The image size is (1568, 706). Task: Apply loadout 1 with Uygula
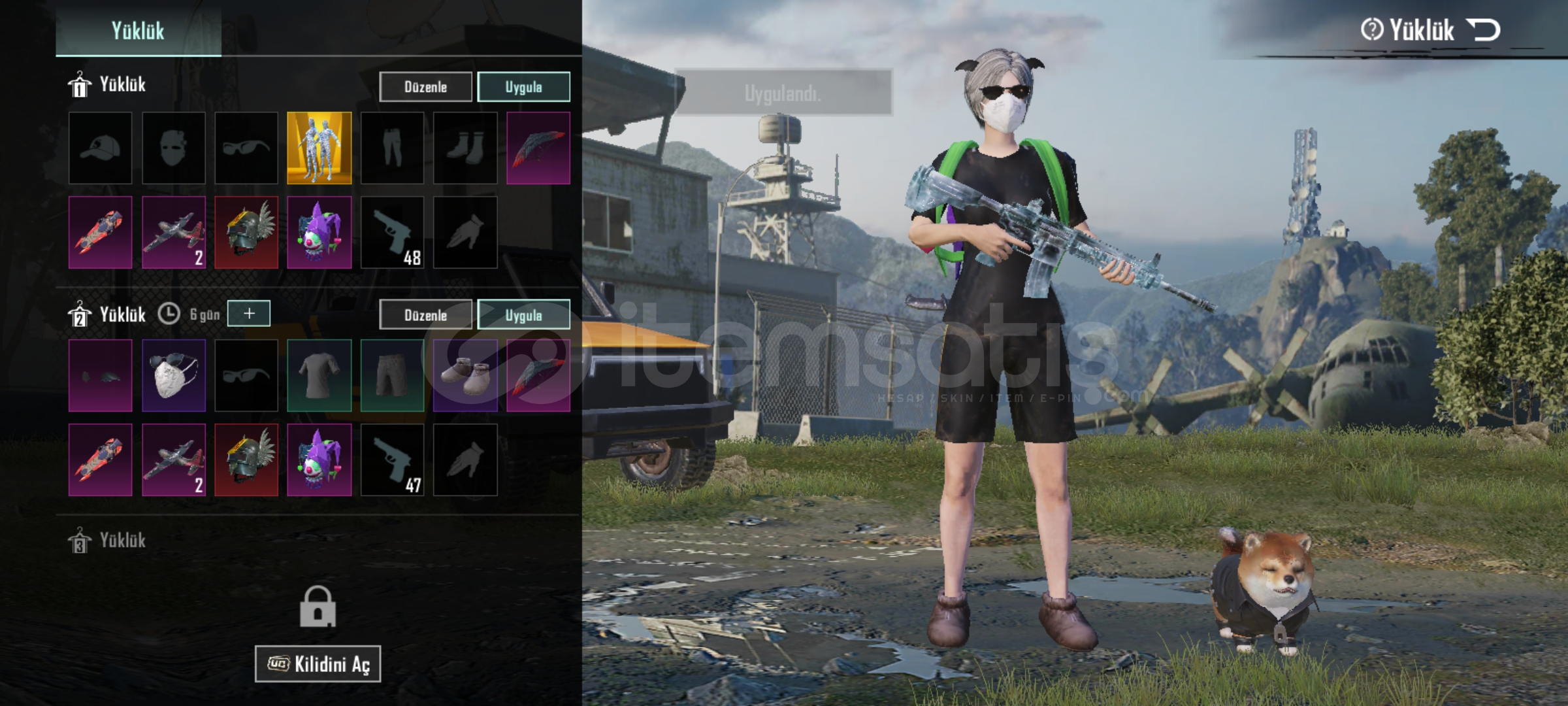tap(523, 87)
